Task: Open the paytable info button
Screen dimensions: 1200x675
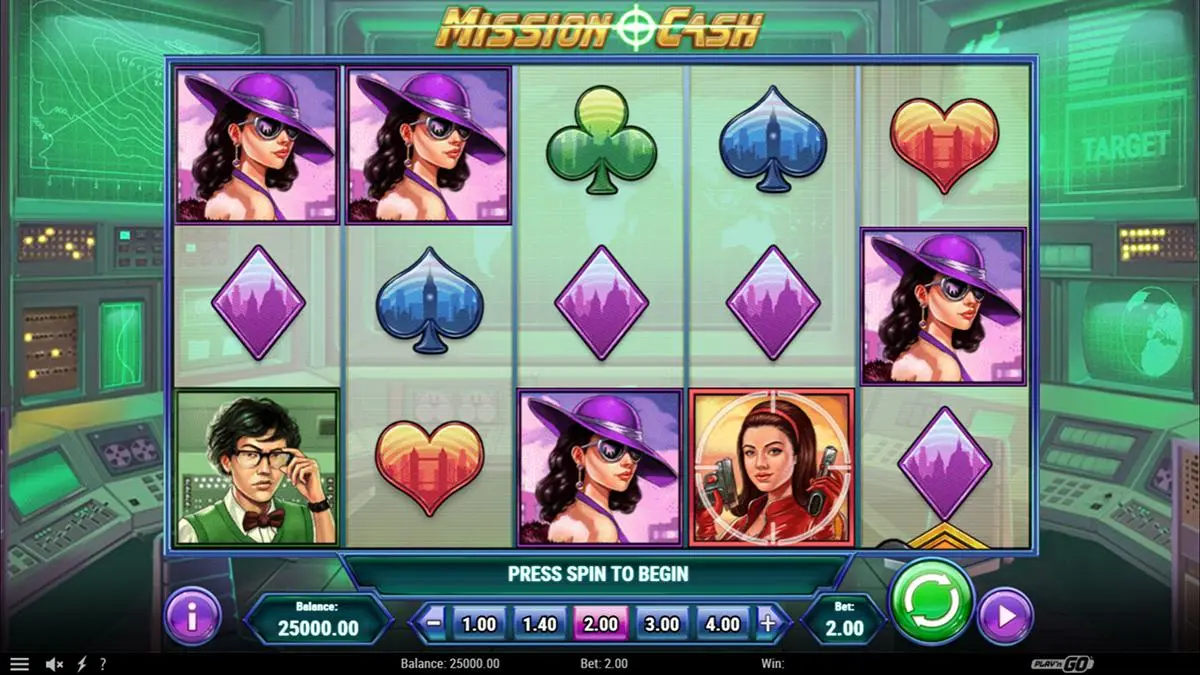Action: (191, 617)
